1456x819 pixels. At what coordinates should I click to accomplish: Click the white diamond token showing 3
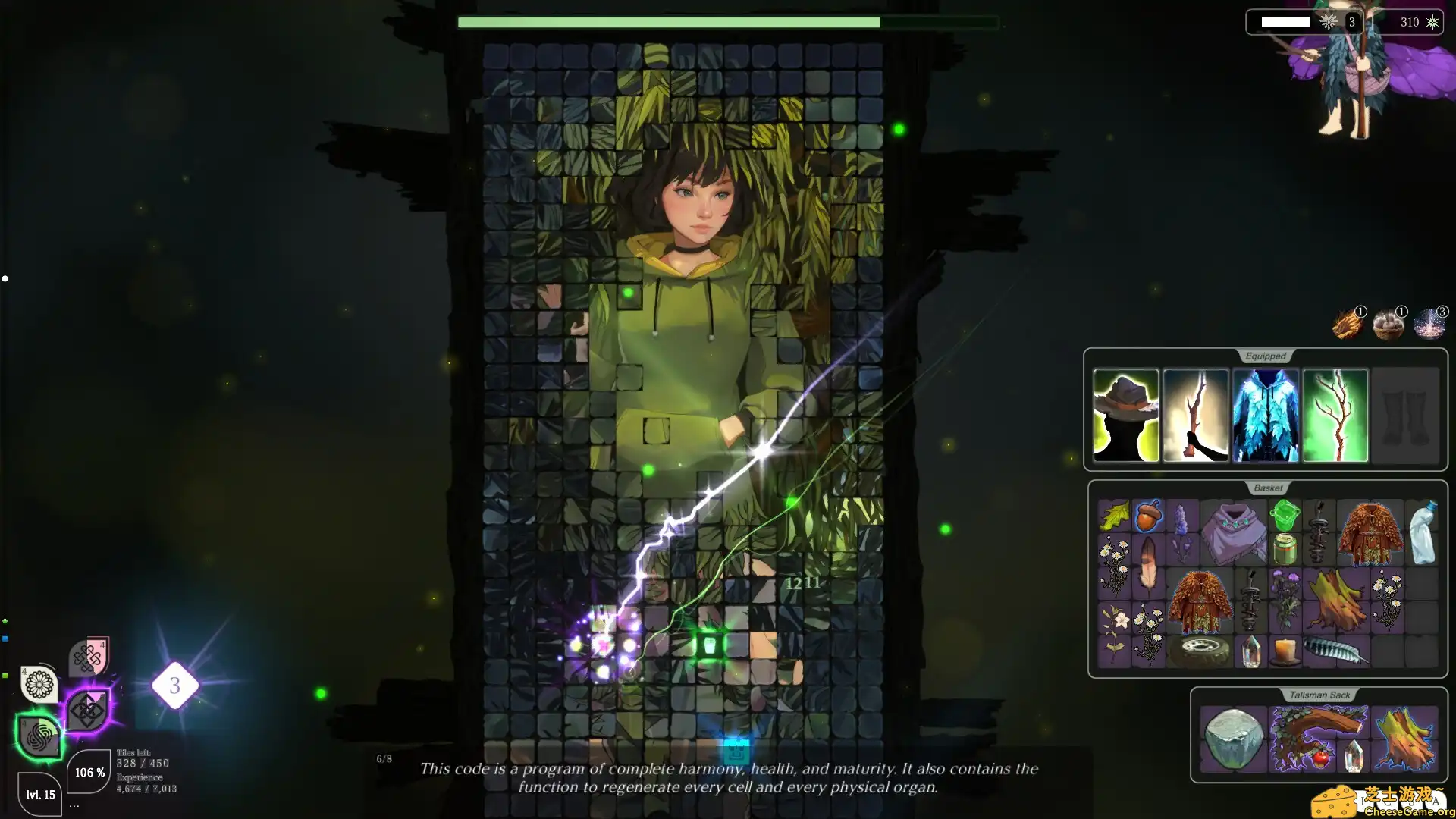174,686
